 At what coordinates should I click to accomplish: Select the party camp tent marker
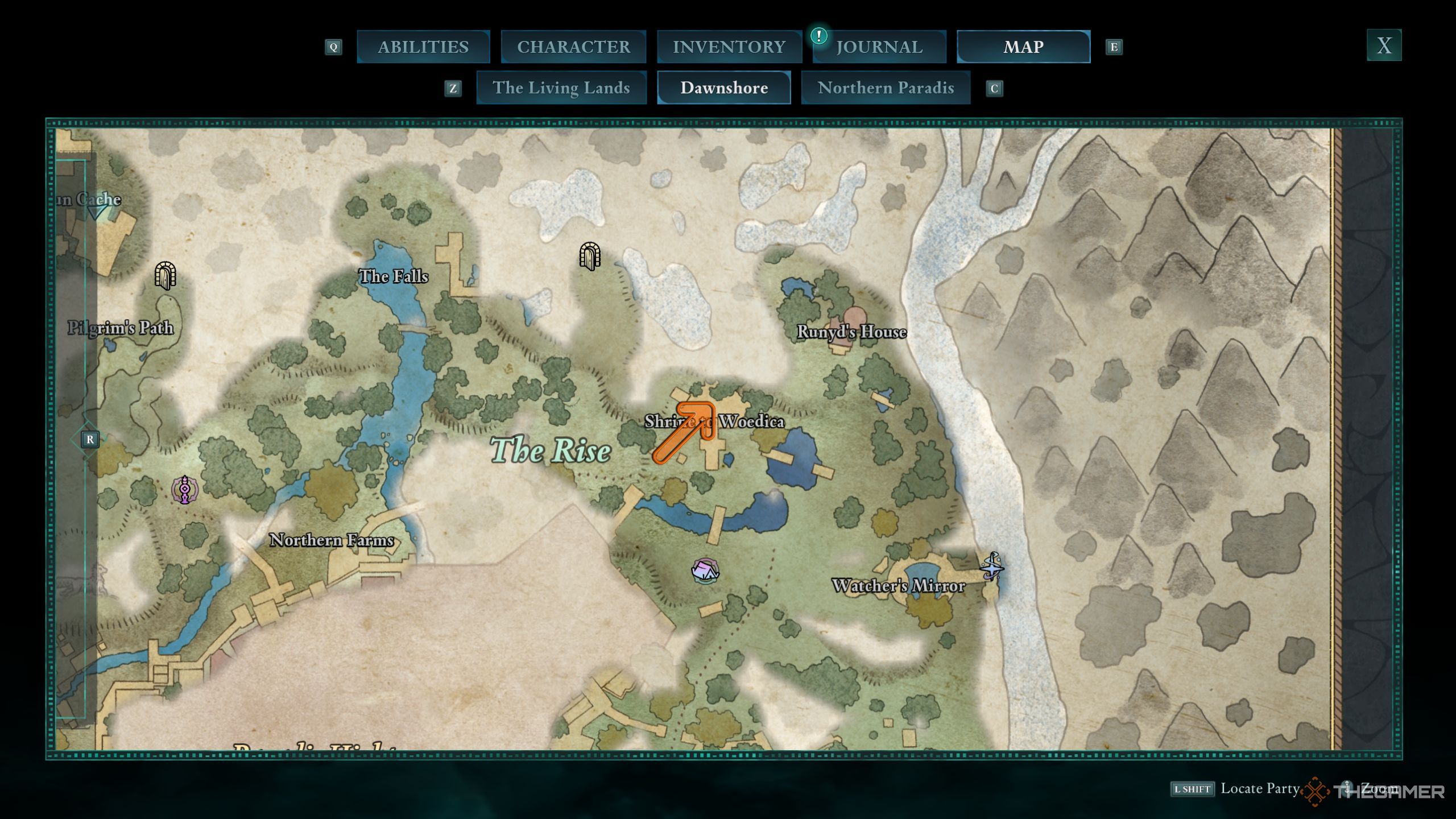tap(705, 570)
